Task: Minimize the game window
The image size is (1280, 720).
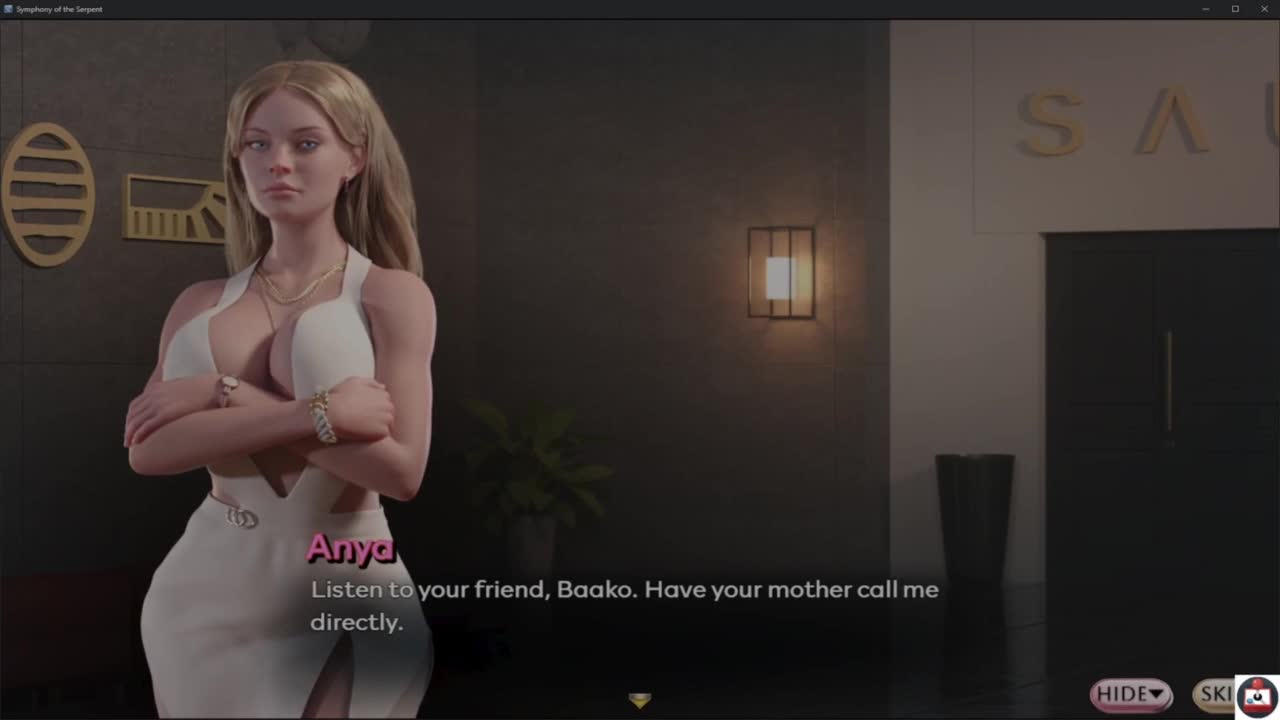Action: coord(1206,9)
